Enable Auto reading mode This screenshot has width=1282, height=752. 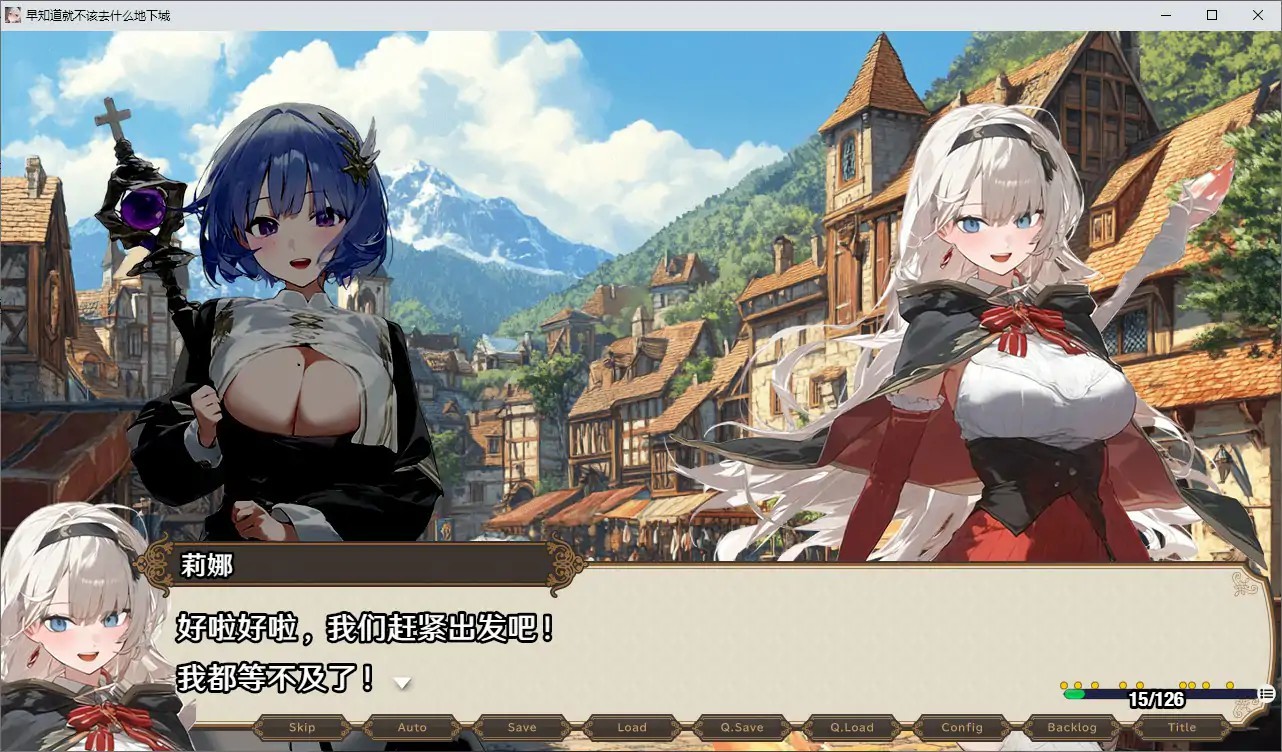pyautogui.click(x=411, y=727)
